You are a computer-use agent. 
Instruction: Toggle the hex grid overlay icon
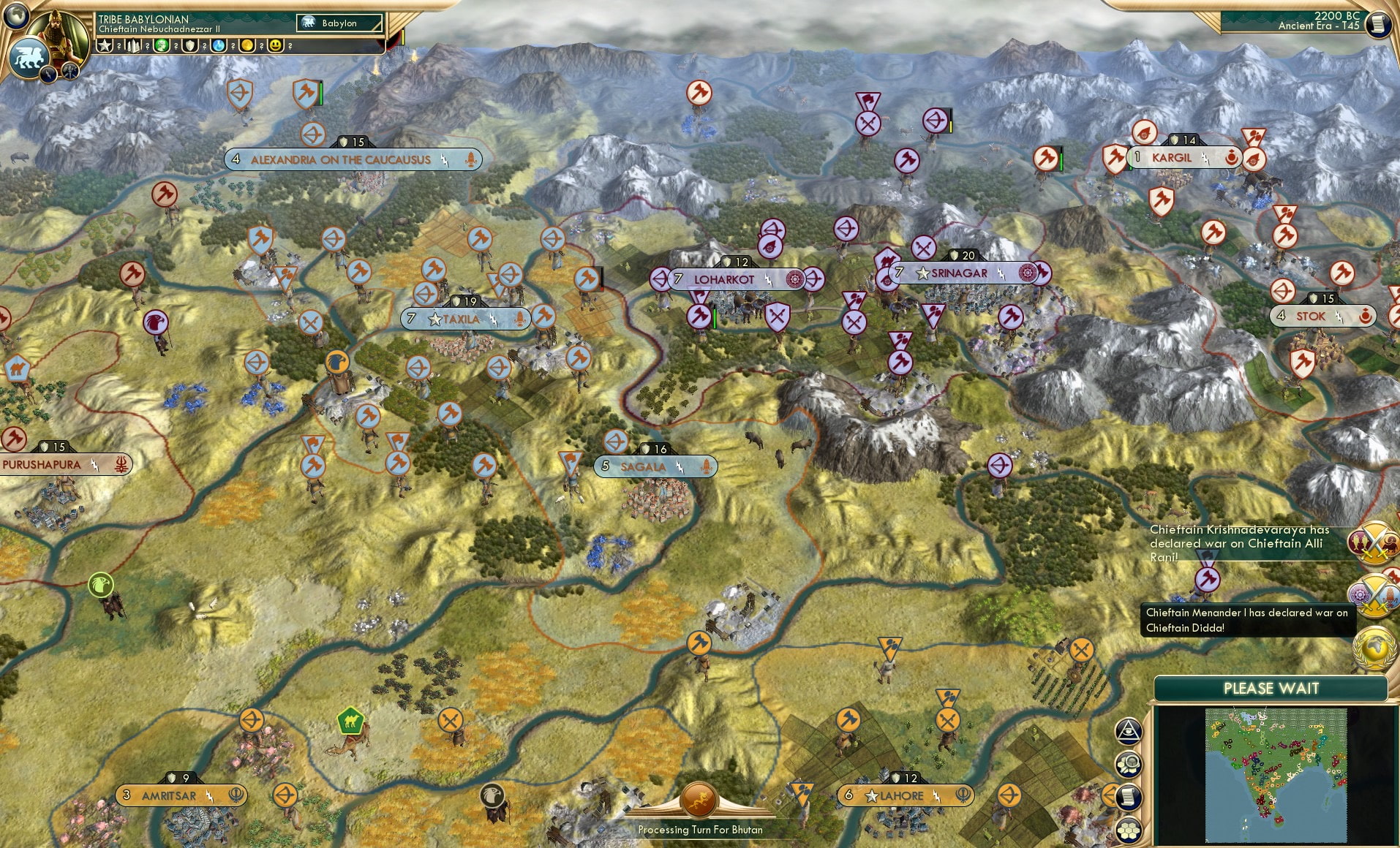tap(1129, 828)
